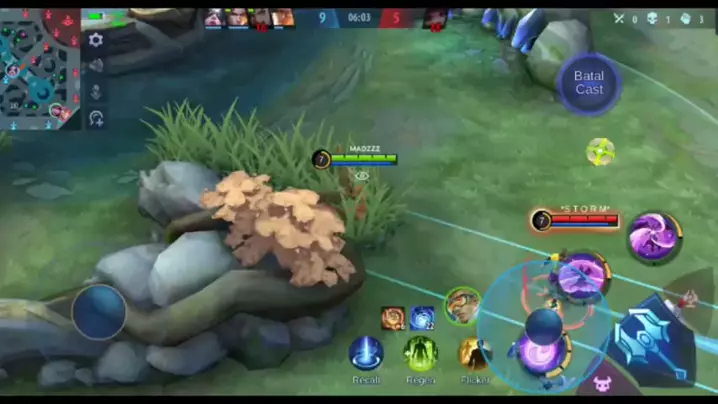Image resolution: width=718 pixels, height=404 pixels.
Task: Toggle the speaker sound icon
Action: (x=96, y=66)
